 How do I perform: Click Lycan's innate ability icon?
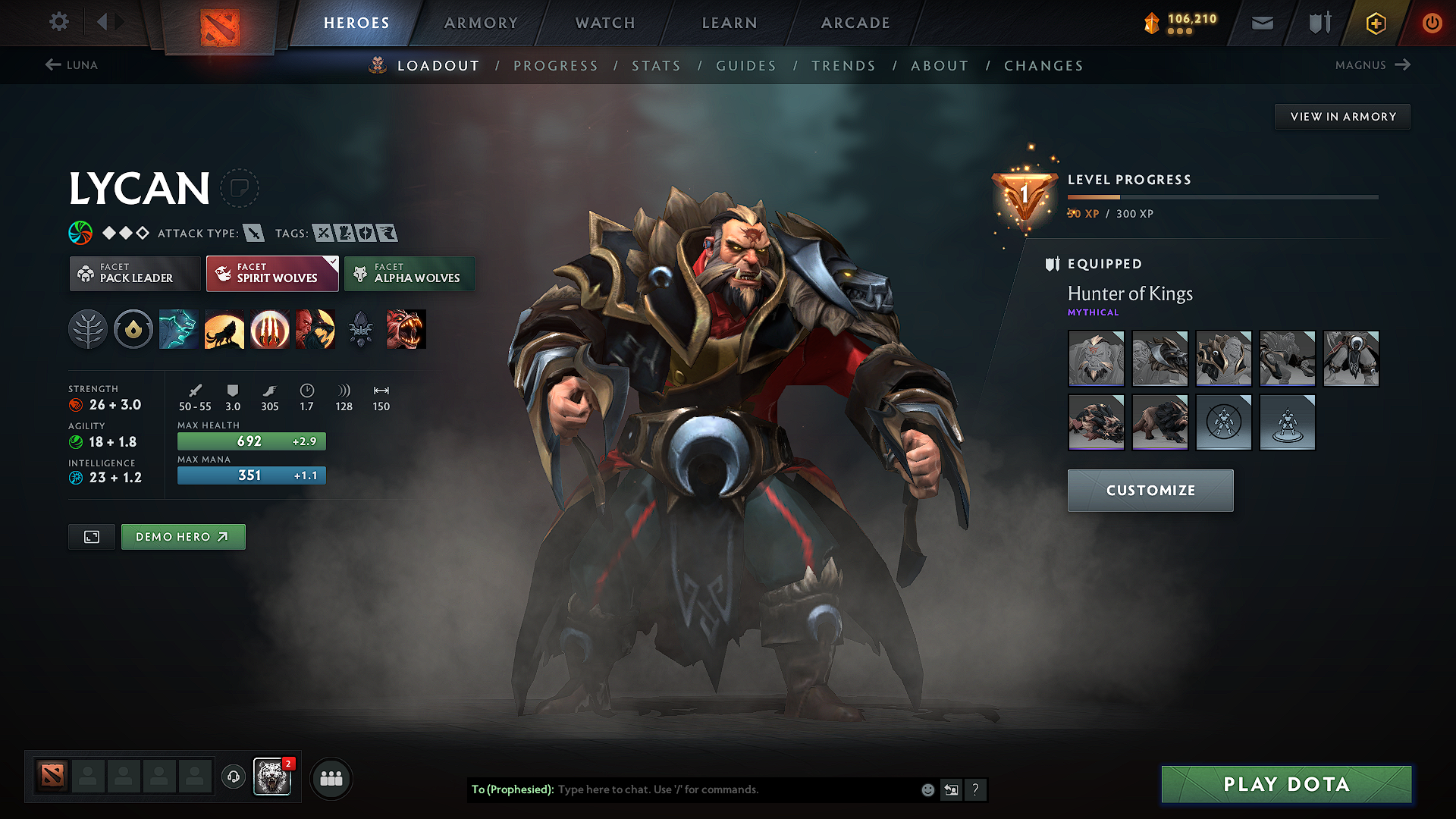[133, 329]
